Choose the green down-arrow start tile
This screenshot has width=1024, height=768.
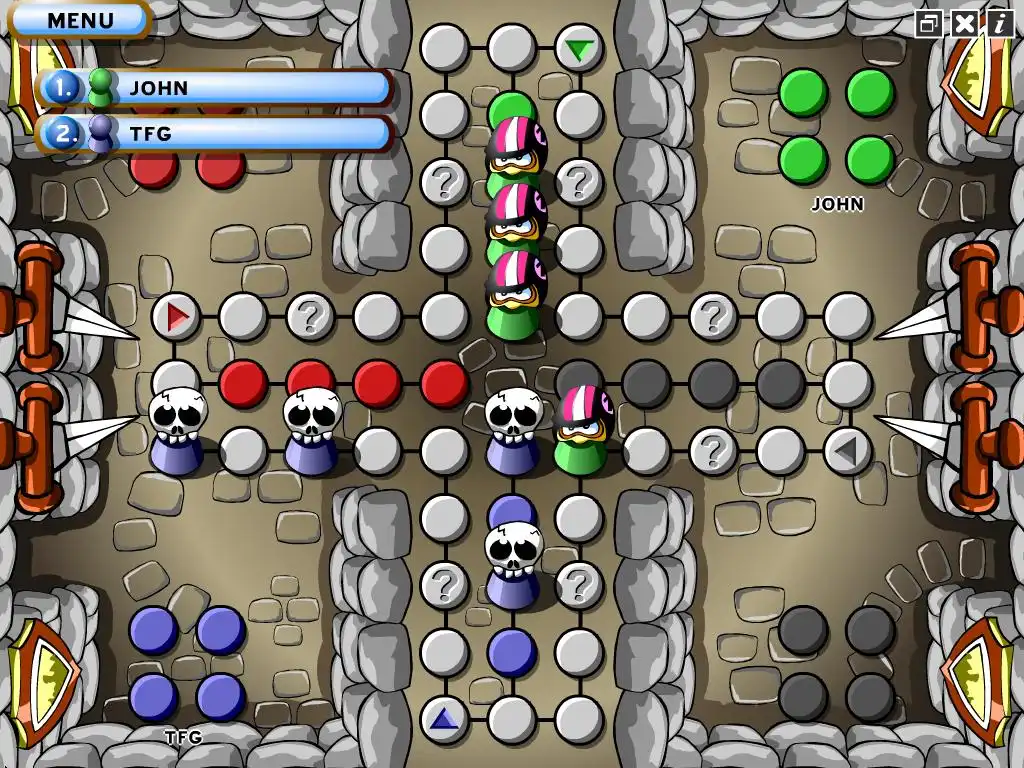click(578, 49)
